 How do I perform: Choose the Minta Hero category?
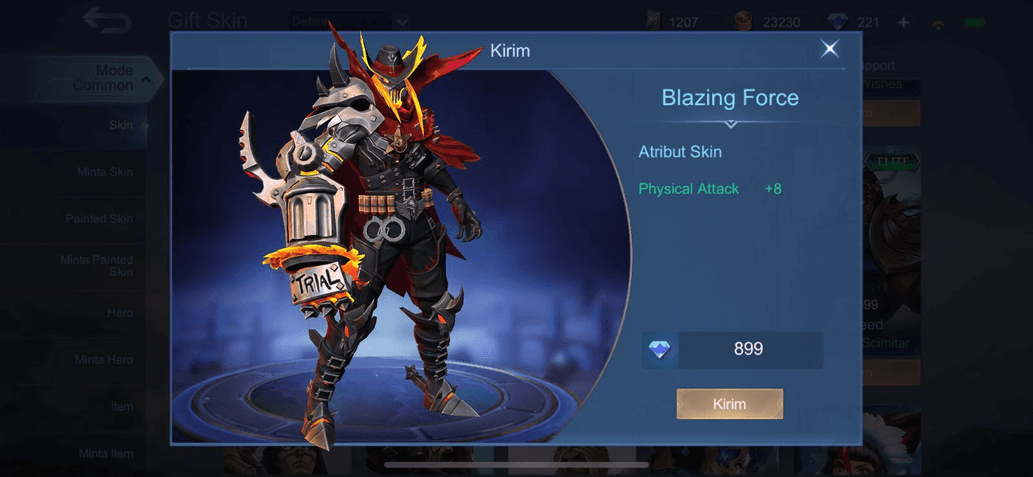pyautogui.click(x=104, y=360)
